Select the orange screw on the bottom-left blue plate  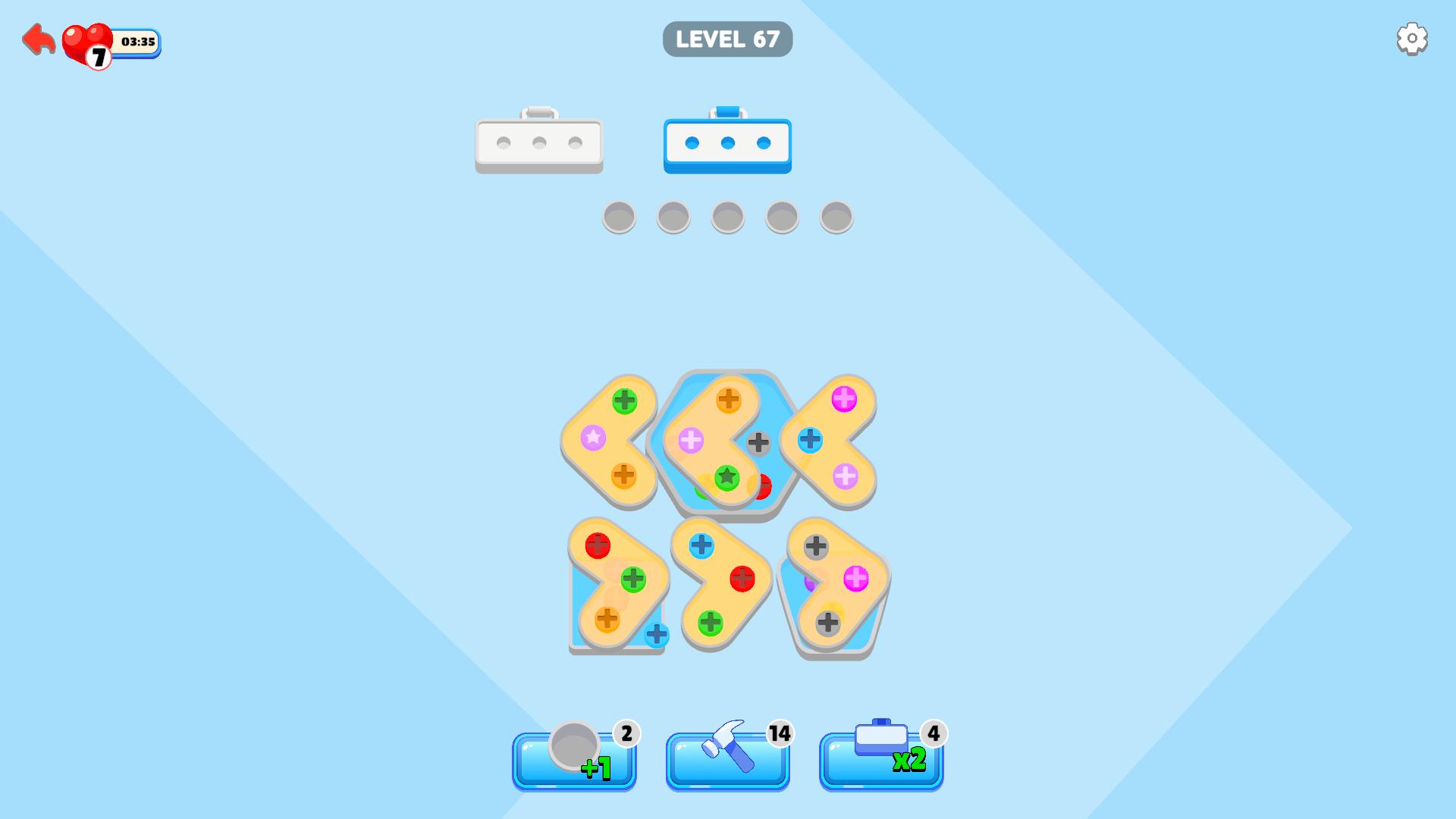[x=607, y=620]
